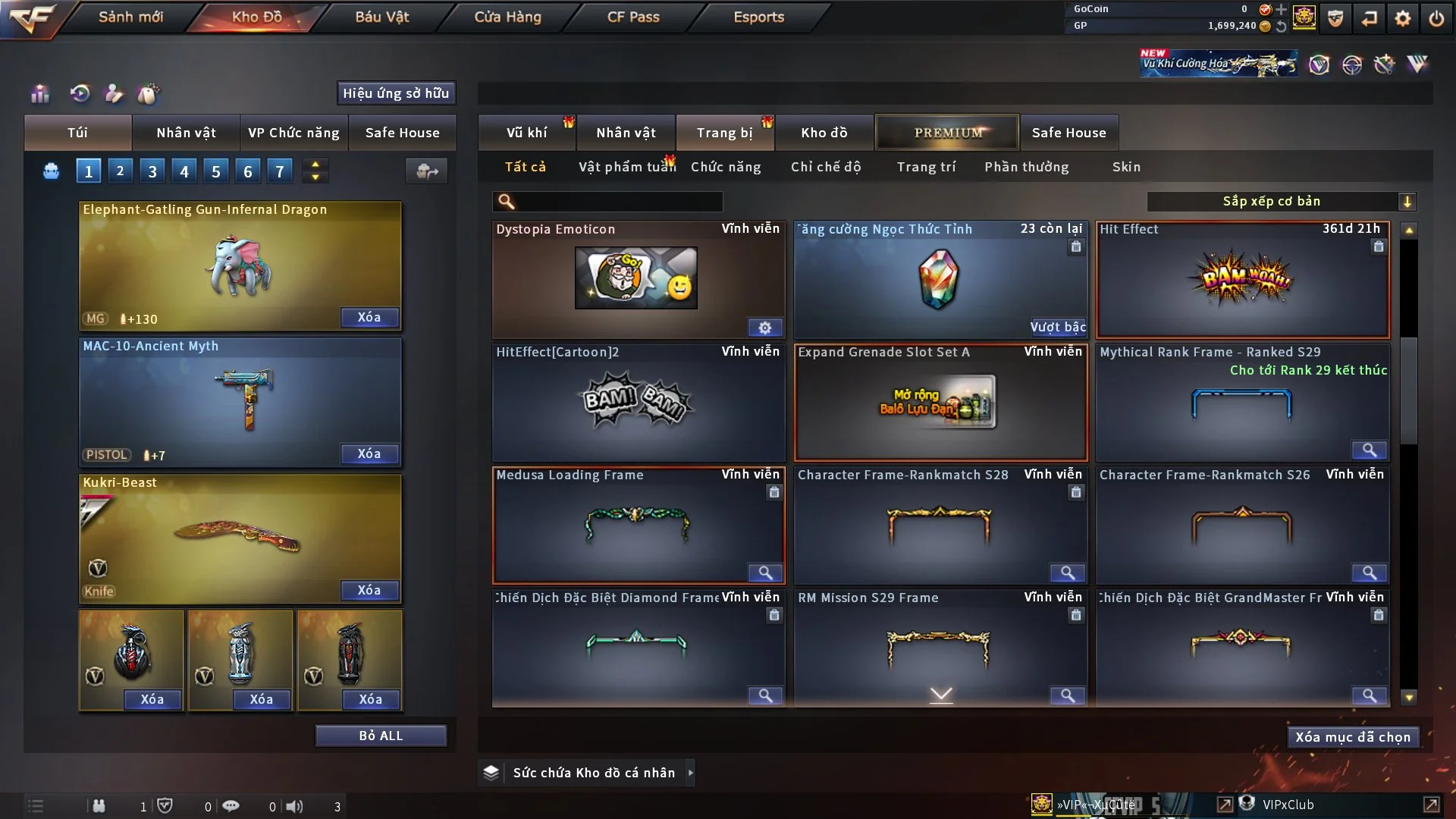Expand Sức chứa Kho đồ cá nhân

[x=689, y=773]
